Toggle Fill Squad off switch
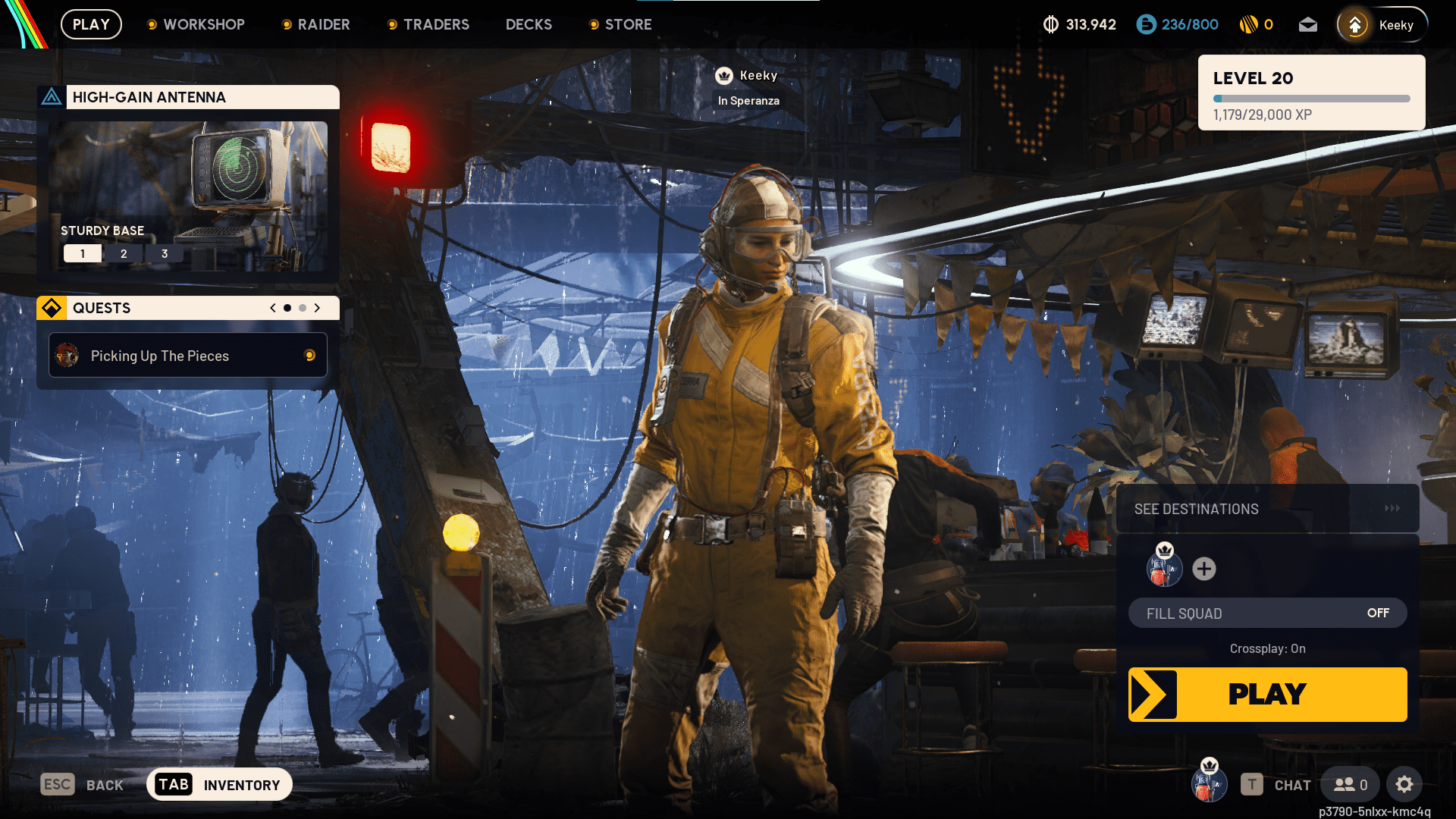 point(1379,613)
